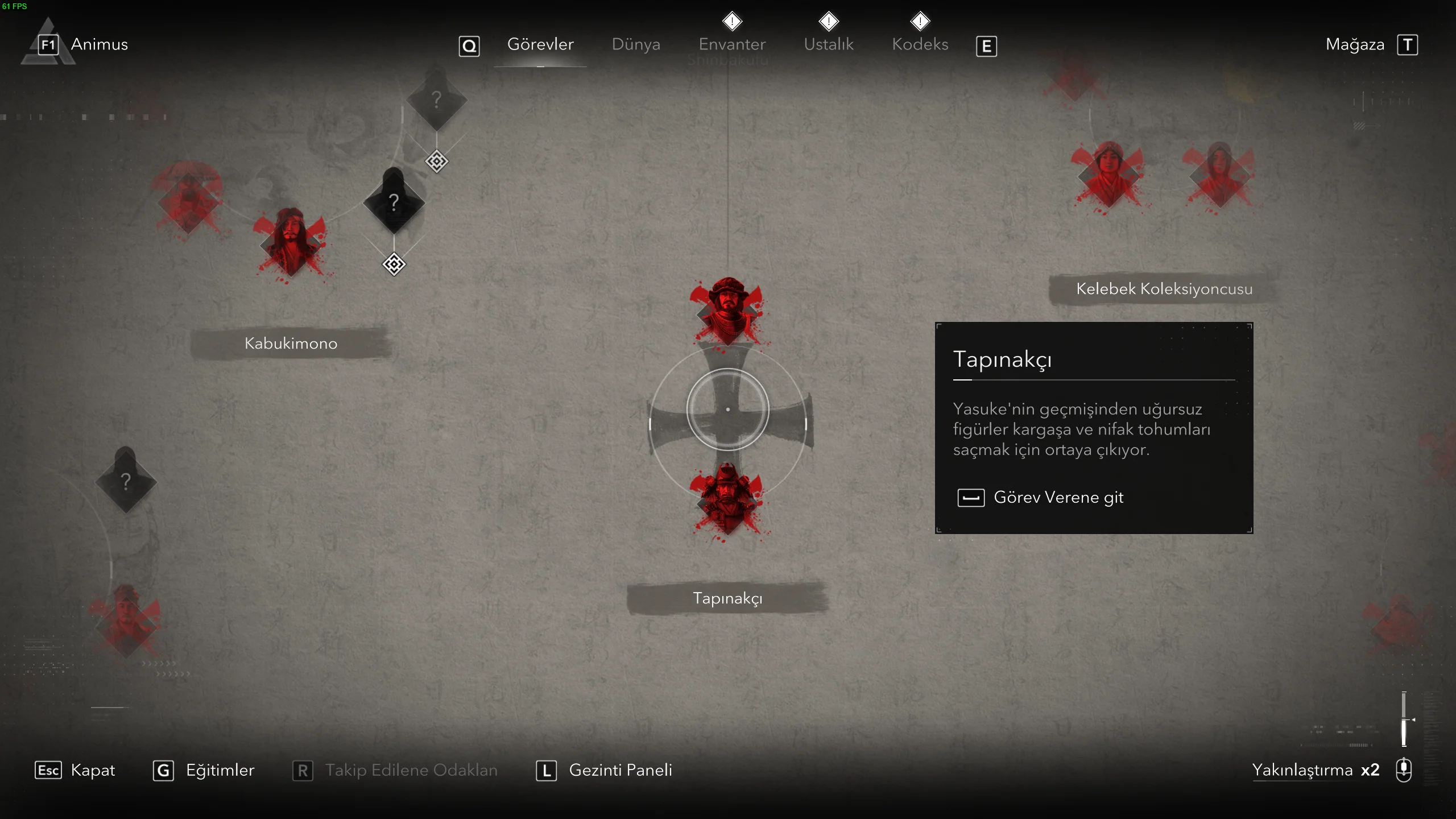Select the long-haired Kabukimono target portrait
This screenshot has width=1456, height=819.
click(291, 242)
